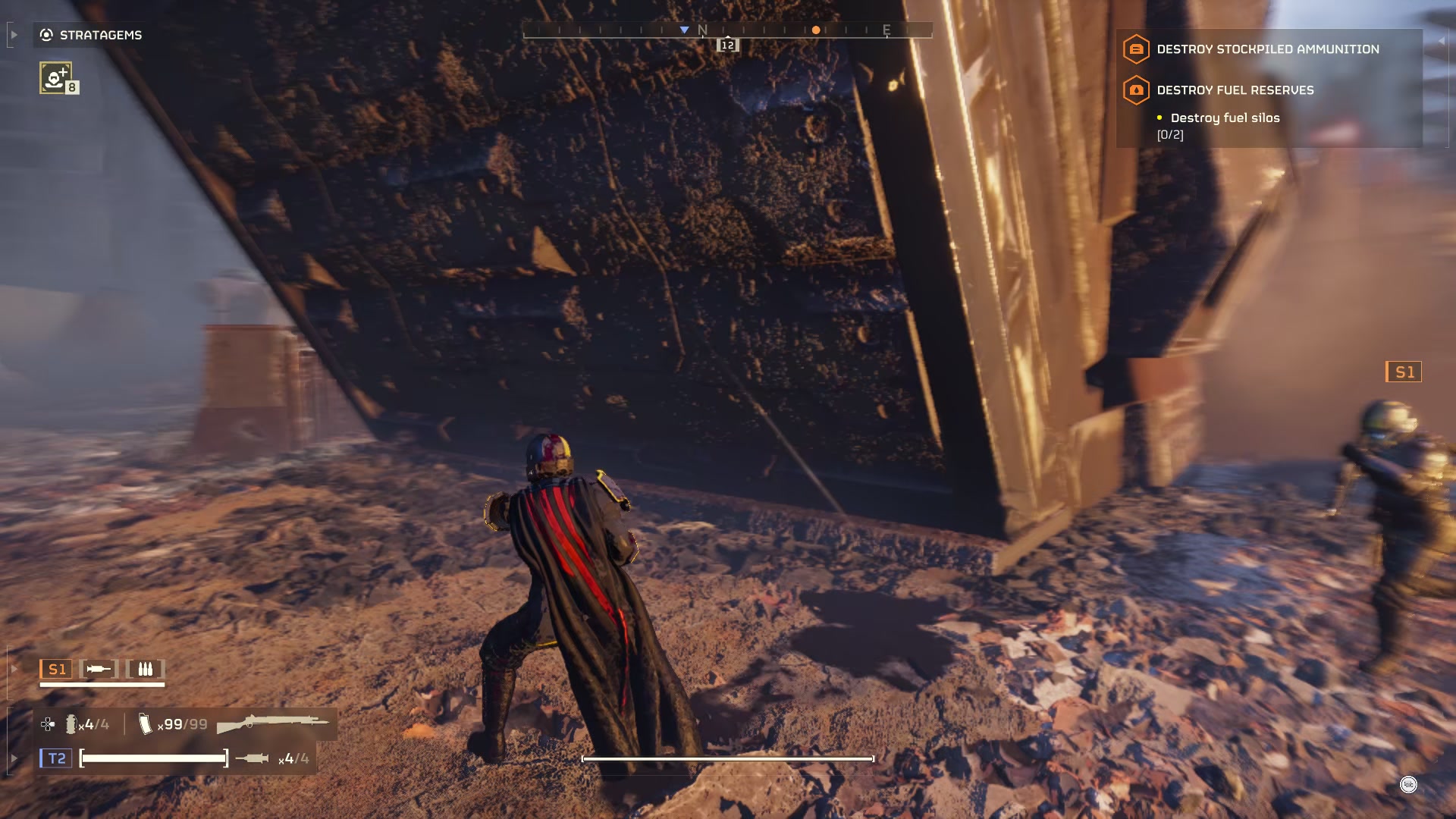Image resolution: width=1456 pixels, height=819 pixels.
Task: Click the round icon in the bottom-right corner
Action: point(1408,785)
